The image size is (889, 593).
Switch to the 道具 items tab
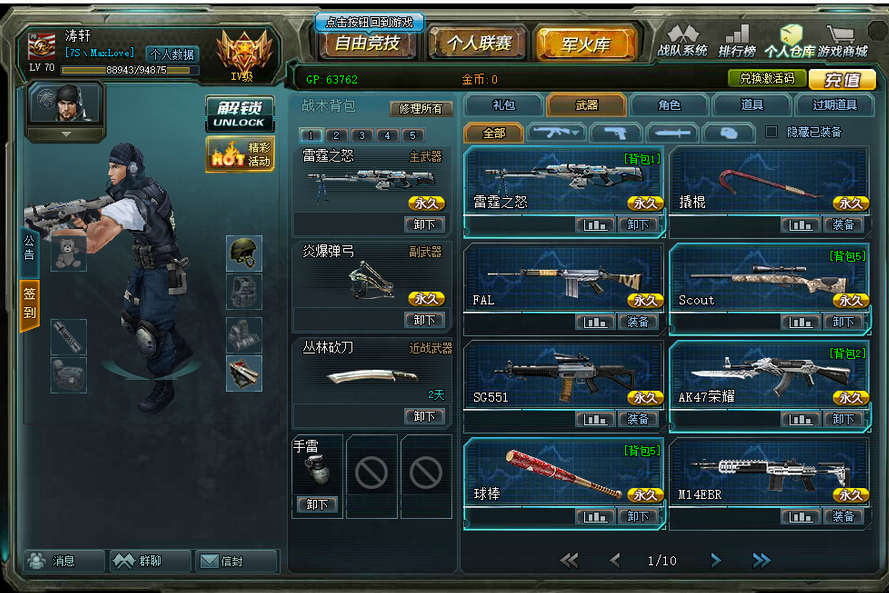[751, 105]
